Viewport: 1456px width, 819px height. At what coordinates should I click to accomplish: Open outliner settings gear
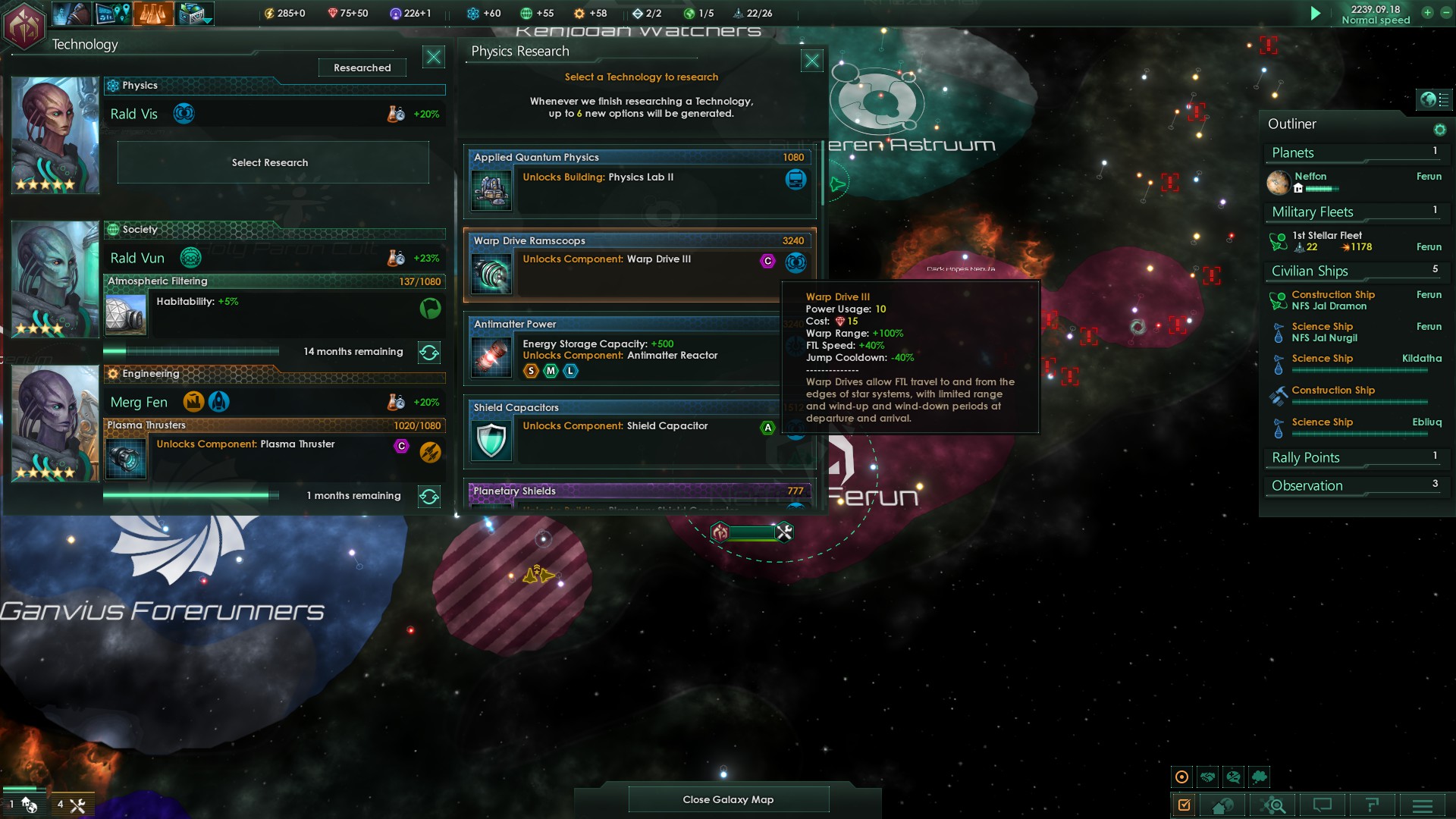point(1439,130)
